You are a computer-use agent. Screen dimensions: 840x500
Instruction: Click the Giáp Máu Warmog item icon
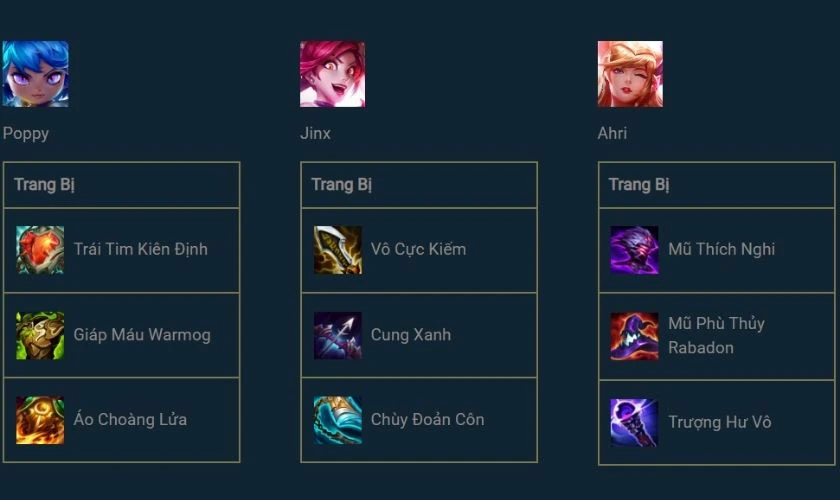pyautogui.click(x=40, y=335)
